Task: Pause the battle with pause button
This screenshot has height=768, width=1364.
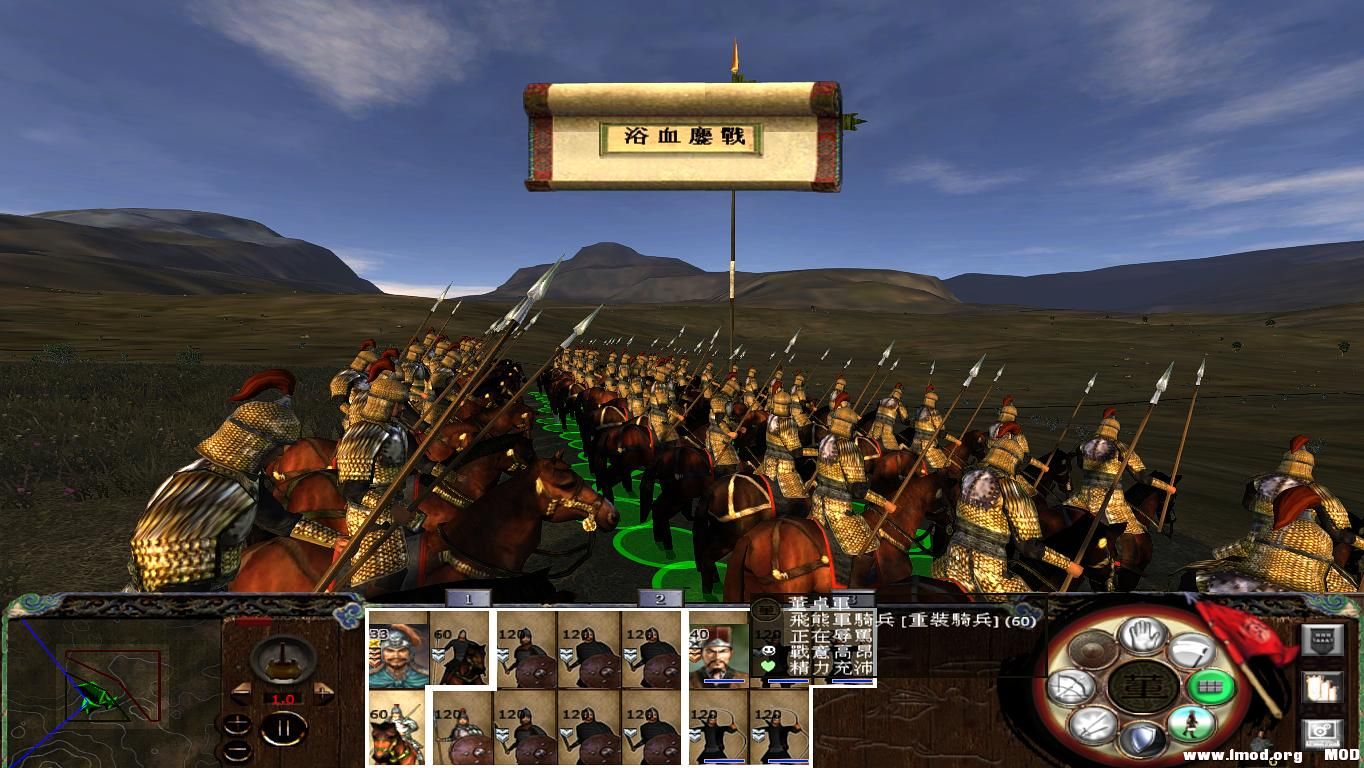Action: click(284, 728)
